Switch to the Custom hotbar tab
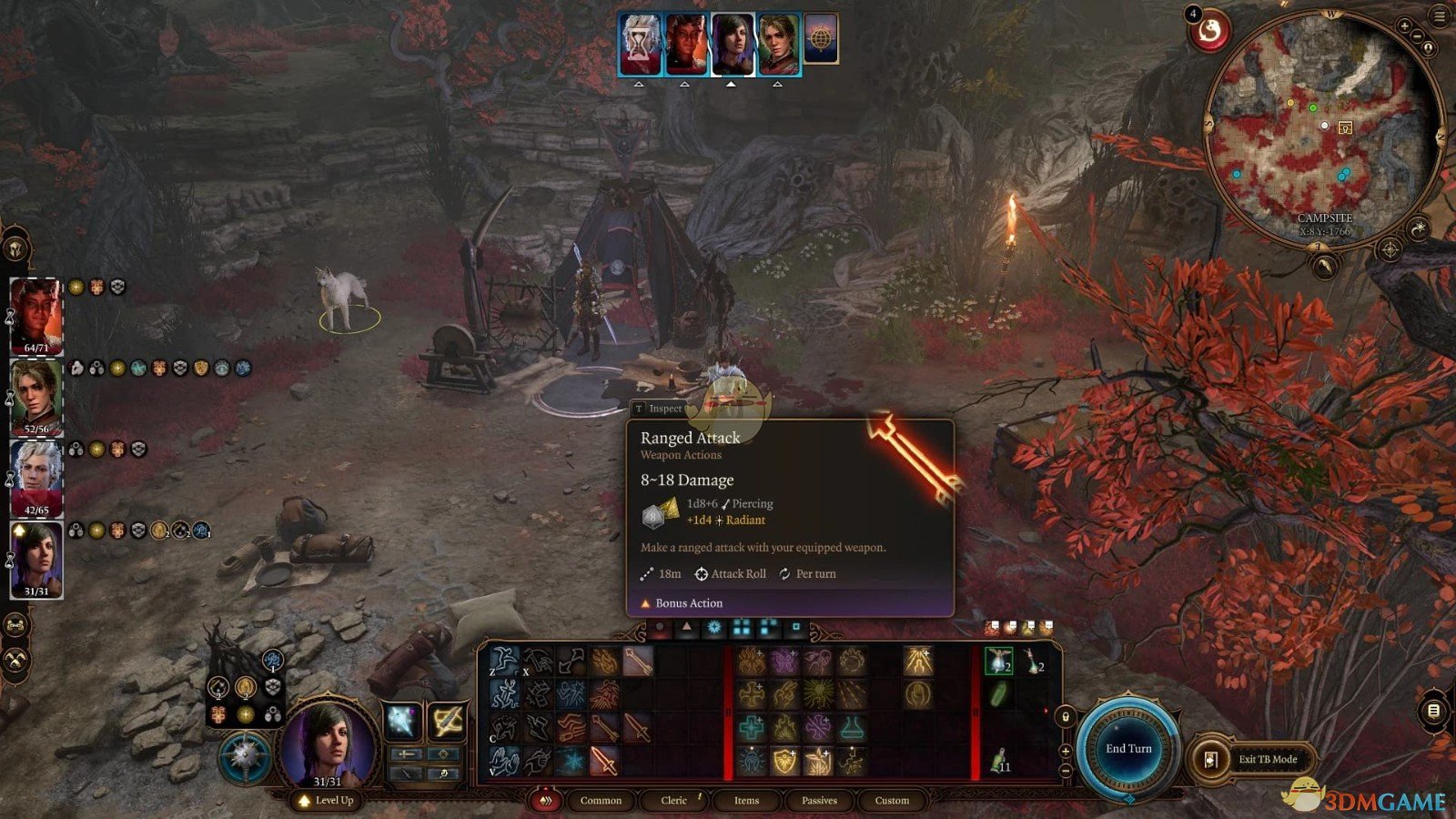Viewport: 1456px width, 819px height. pyautogui.click(x=892, y=801)
